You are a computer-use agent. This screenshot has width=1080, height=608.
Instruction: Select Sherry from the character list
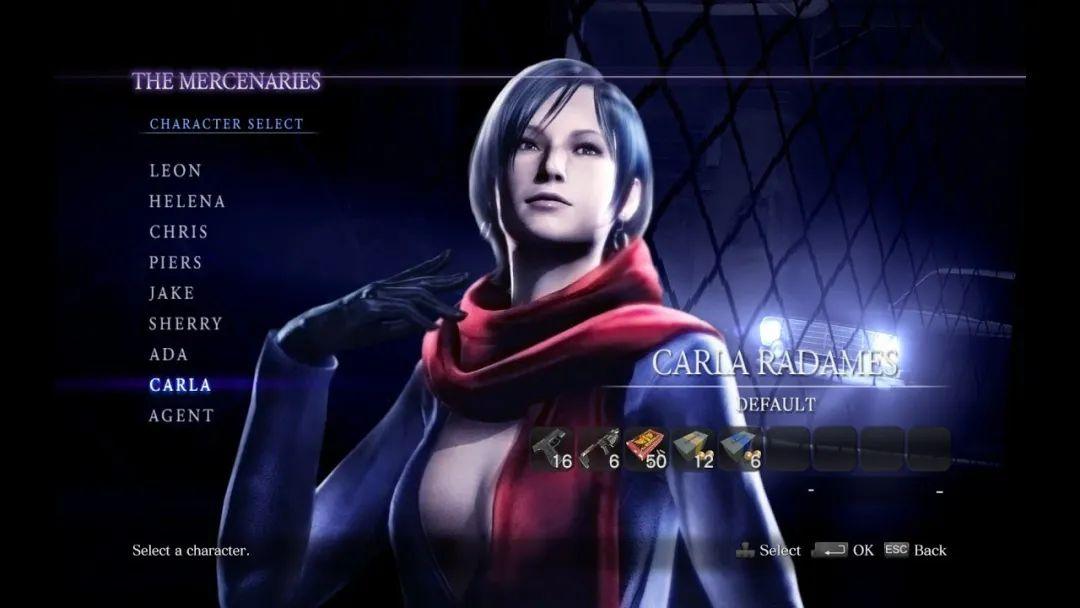(186, 324)
